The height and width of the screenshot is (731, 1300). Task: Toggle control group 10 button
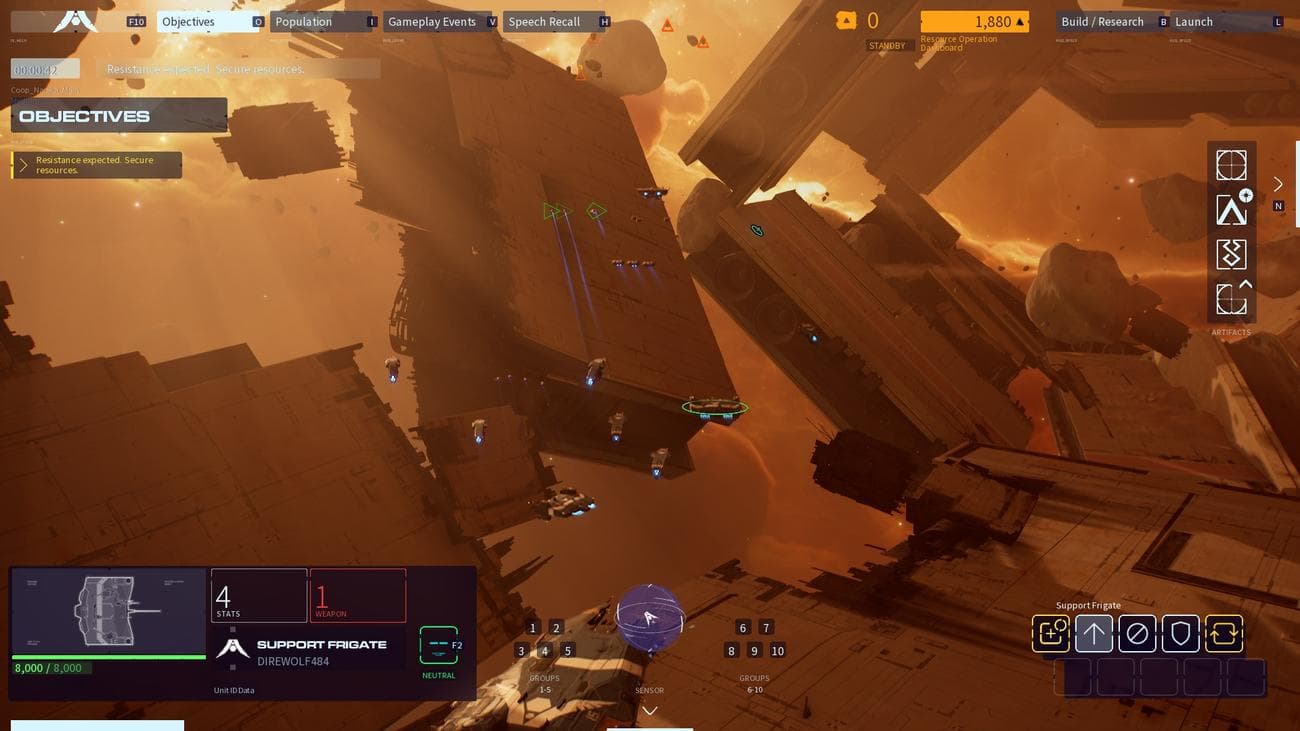(778, 650)
